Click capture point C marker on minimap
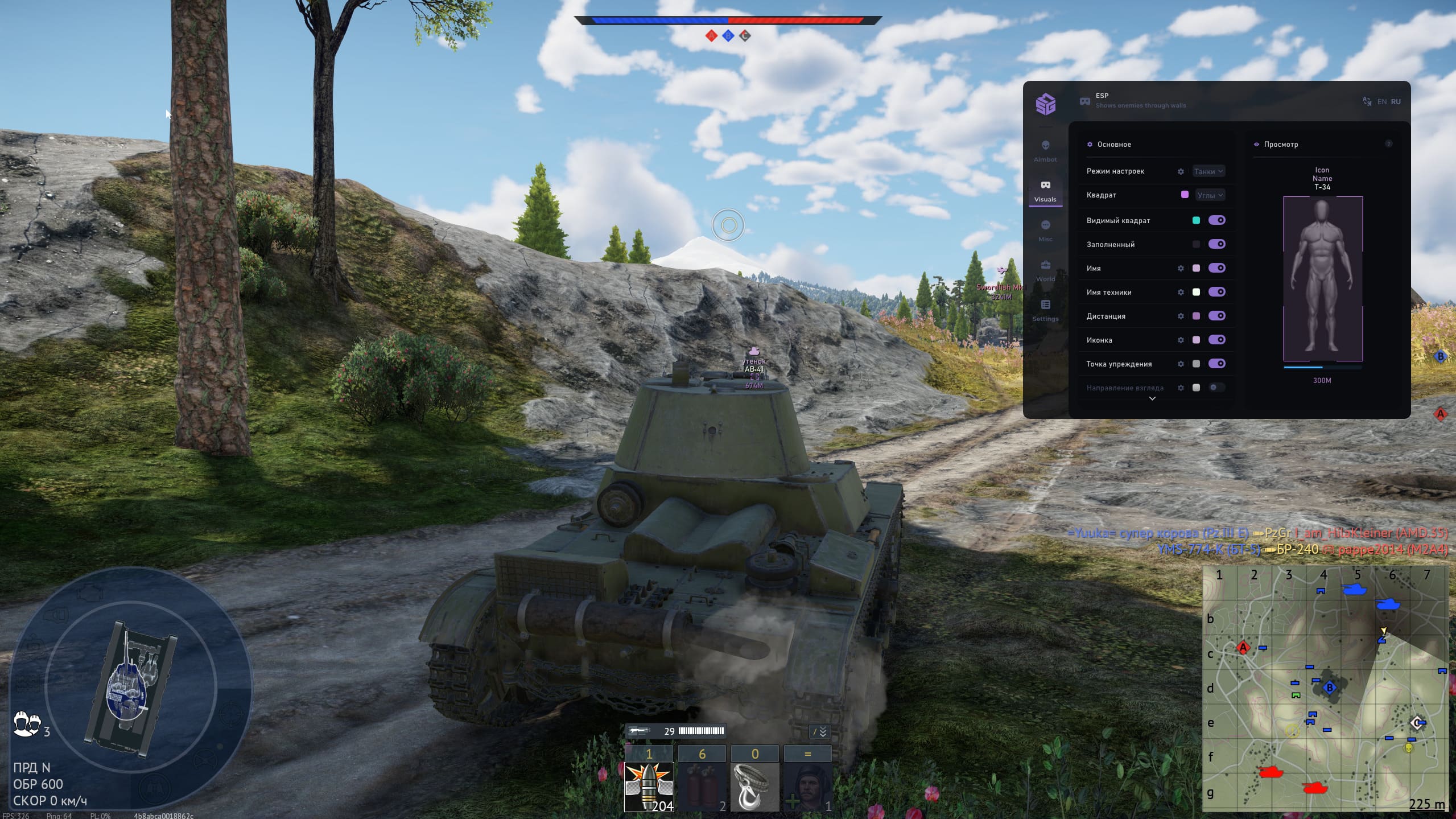The height and width of the screenshot is (819, 1456). pos(1416,723)
